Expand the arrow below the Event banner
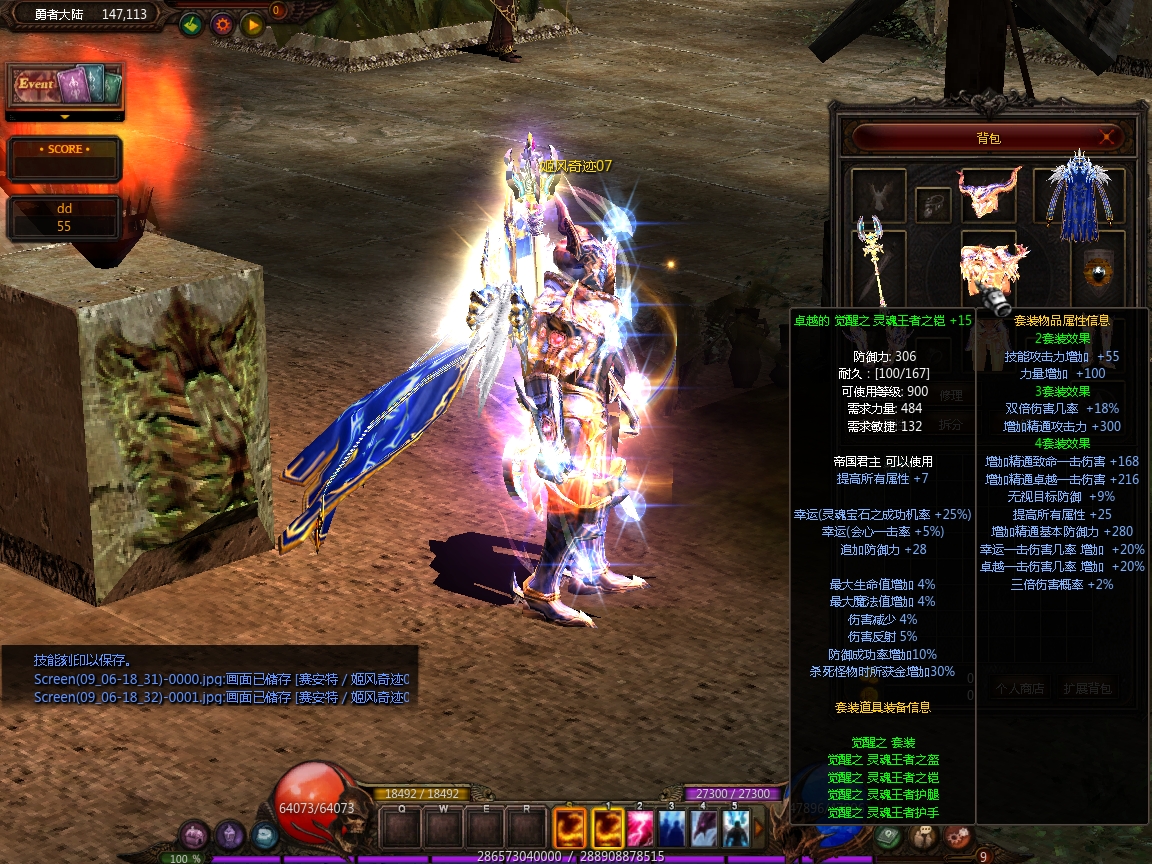The height and width of the screenshot is (864, 1152). 65,116
